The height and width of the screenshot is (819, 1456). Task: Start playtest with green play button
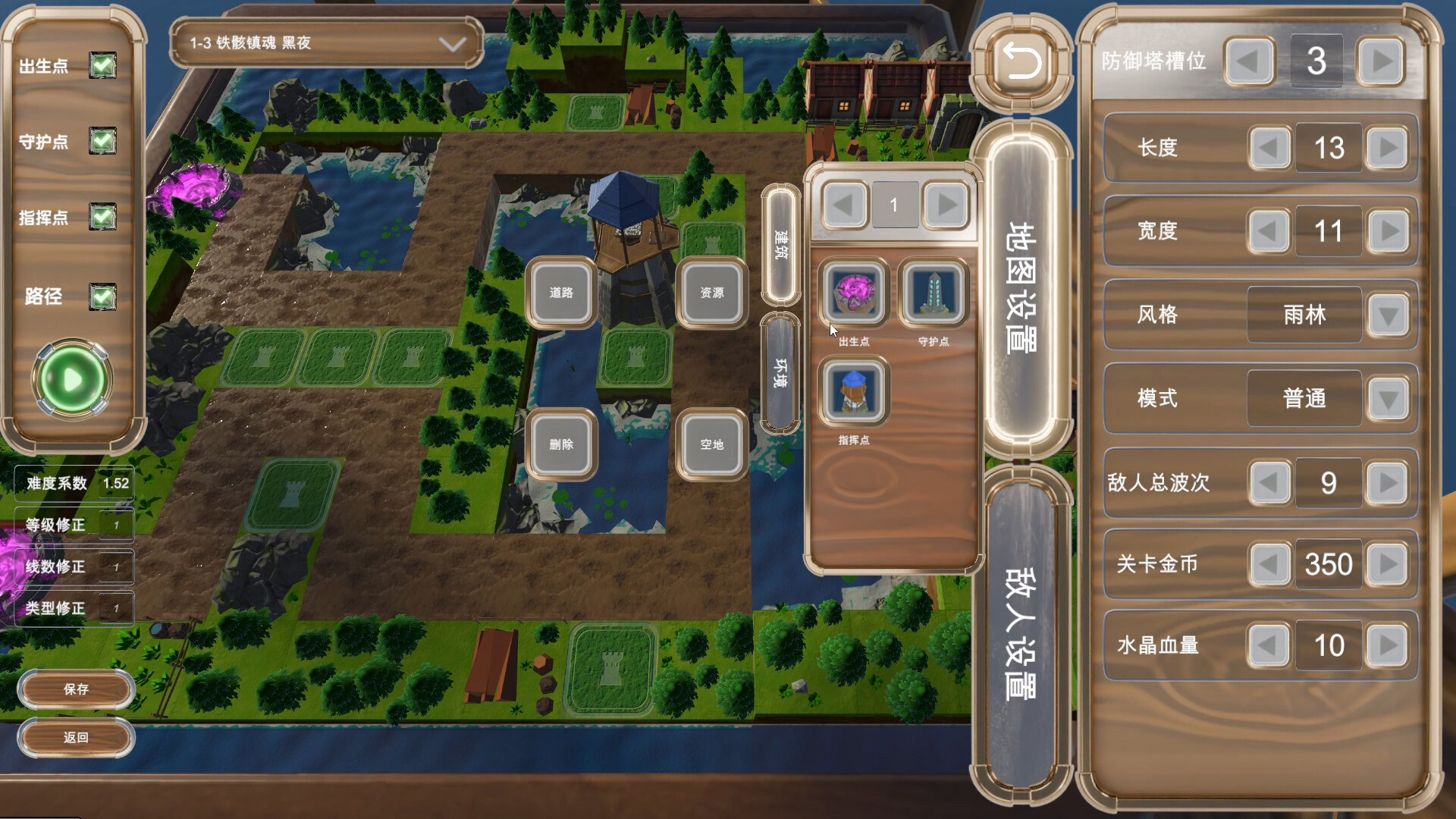72,380
